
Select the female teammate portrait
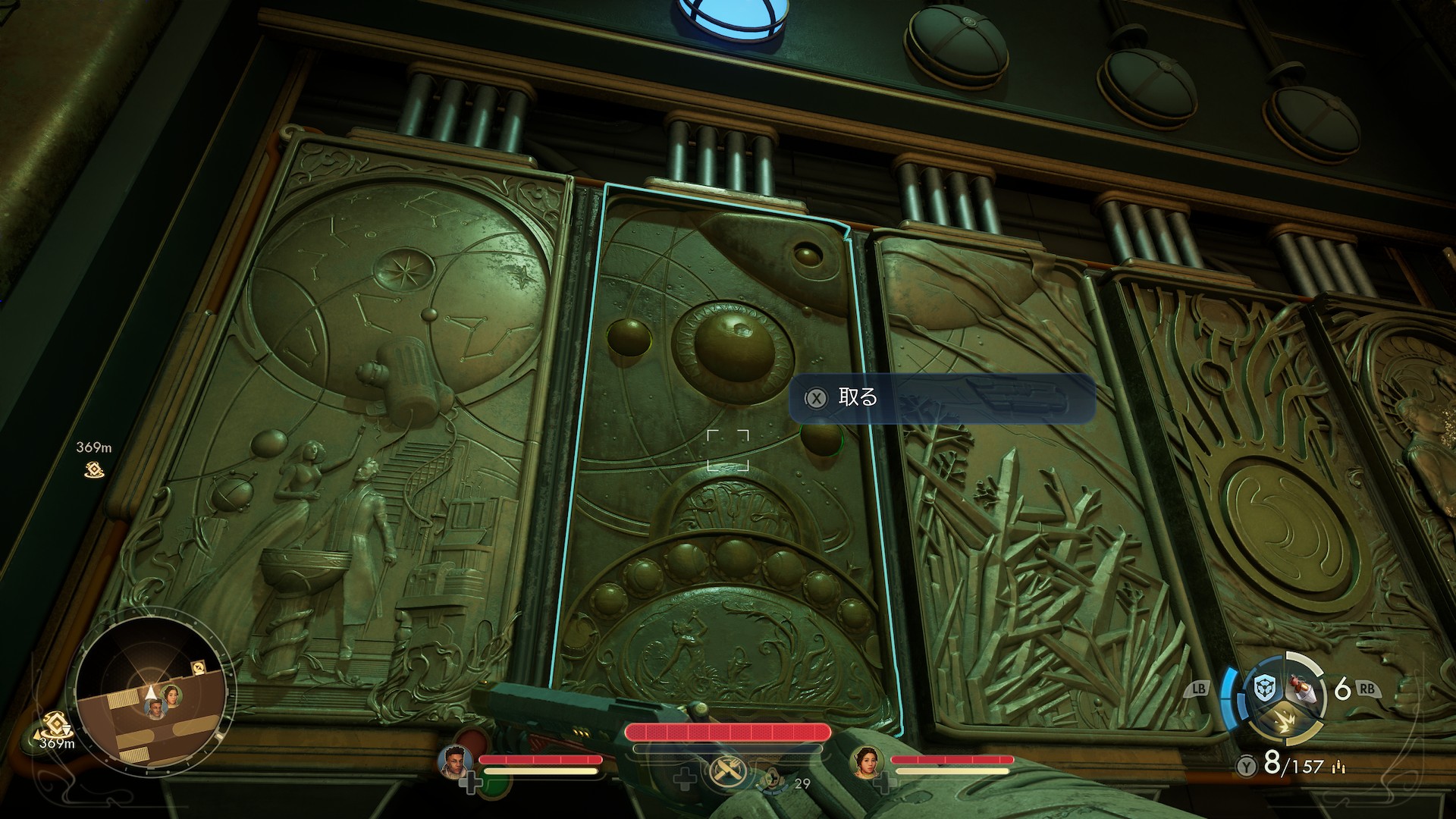pyautogui.click(x=868, y=761)
